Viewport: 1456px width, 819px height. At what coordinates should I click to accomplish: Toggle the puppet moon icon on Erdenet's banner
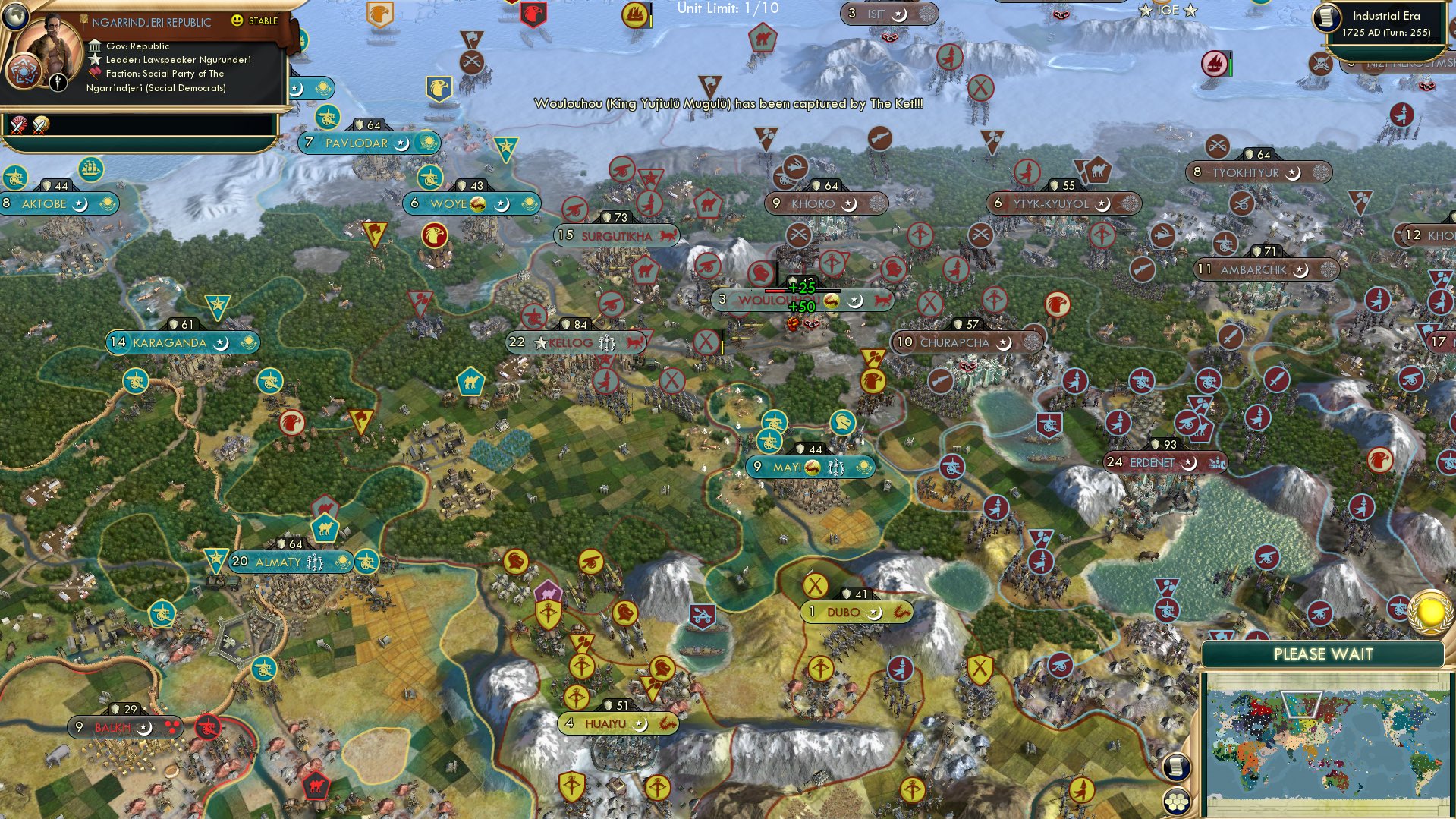click(x=1189, y=461)
